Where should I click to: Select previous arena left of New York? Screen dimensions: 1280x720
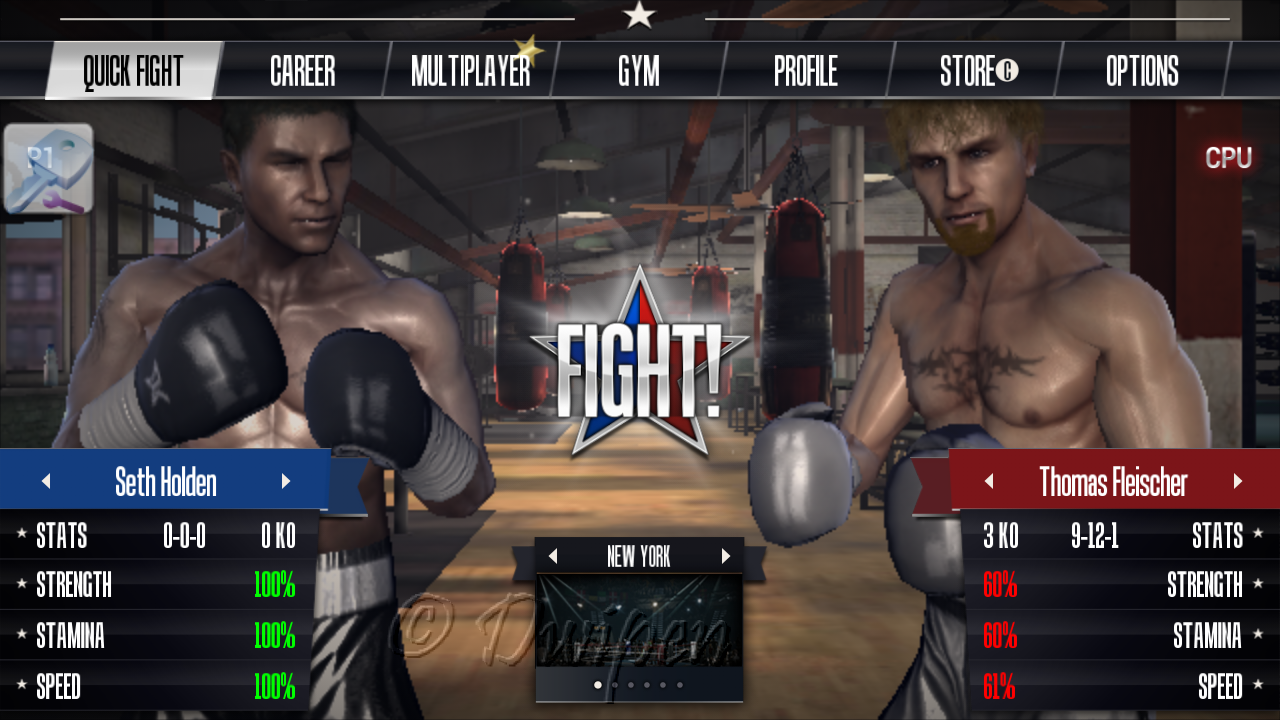tap(553, 557)
